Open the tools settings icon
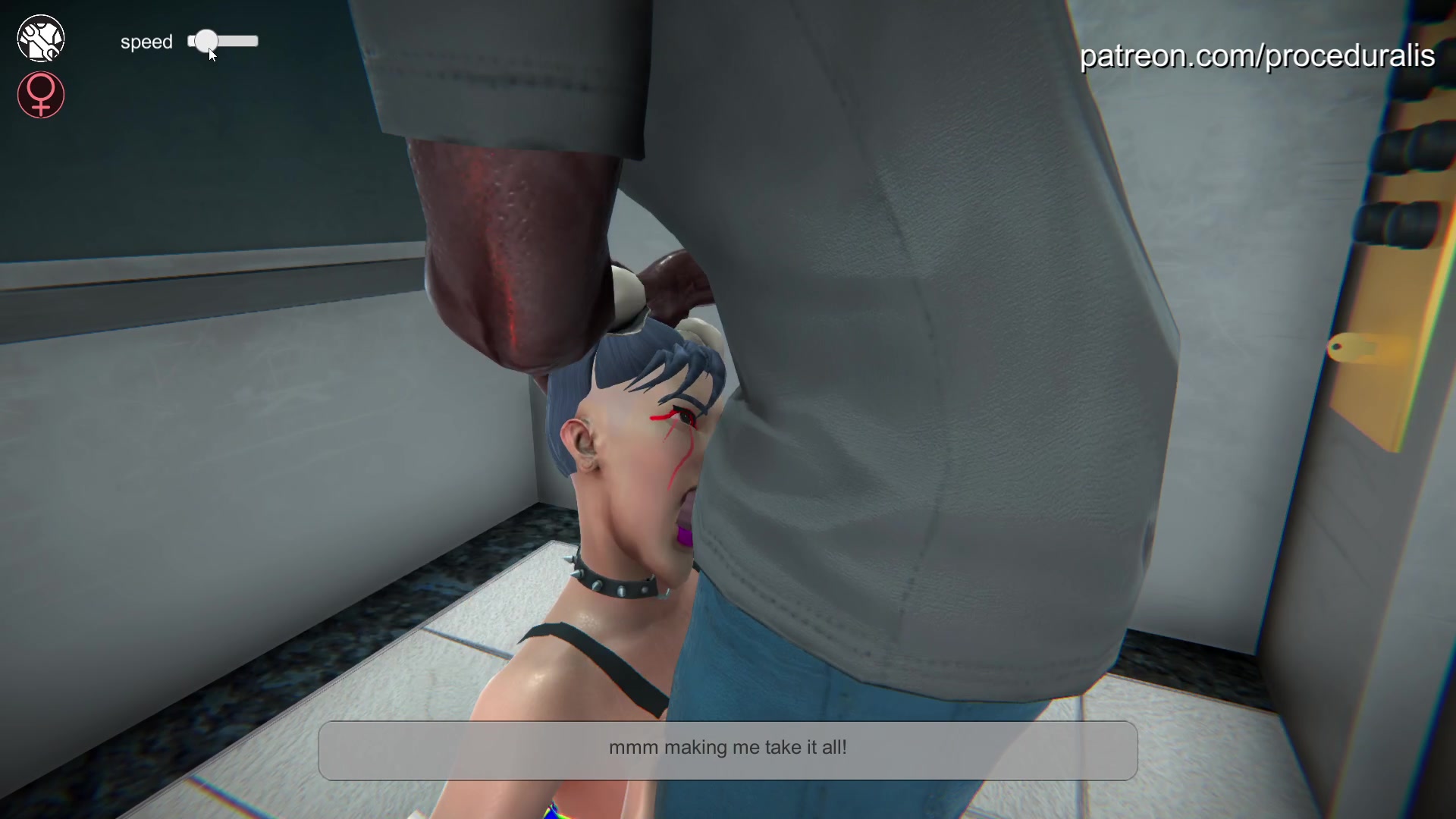Screen dimensions: 1456x819 click(41, 39)
